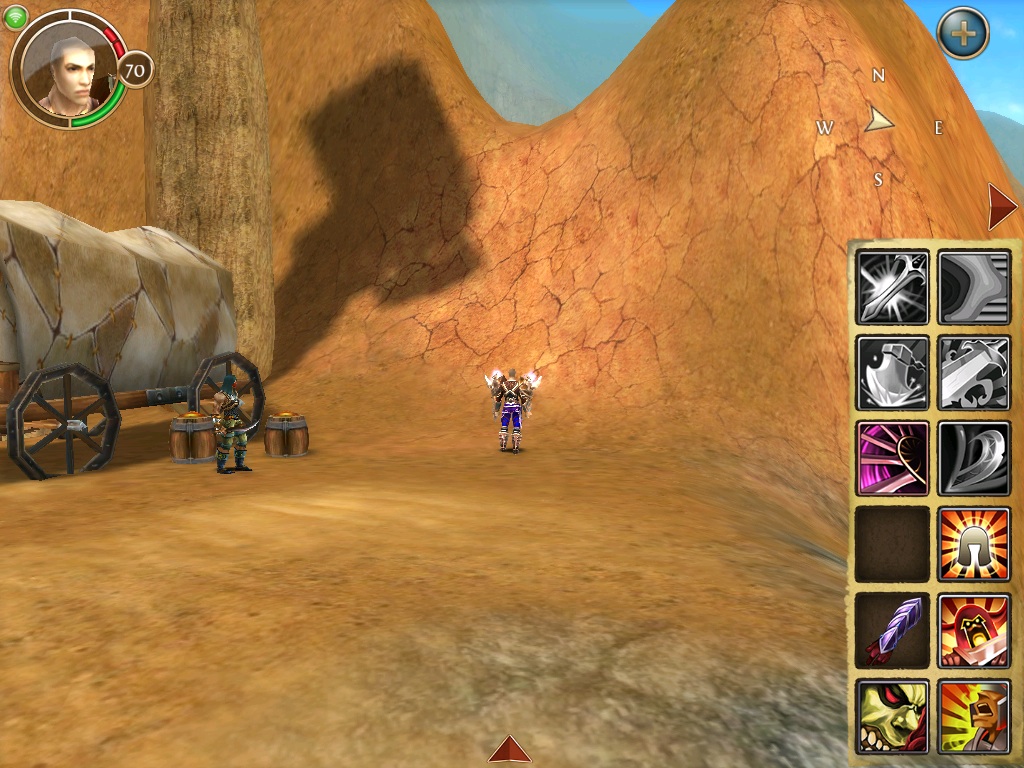Tap the green connection status icon
Screen dimensions: 1024x768
click(x=16, y=17)
